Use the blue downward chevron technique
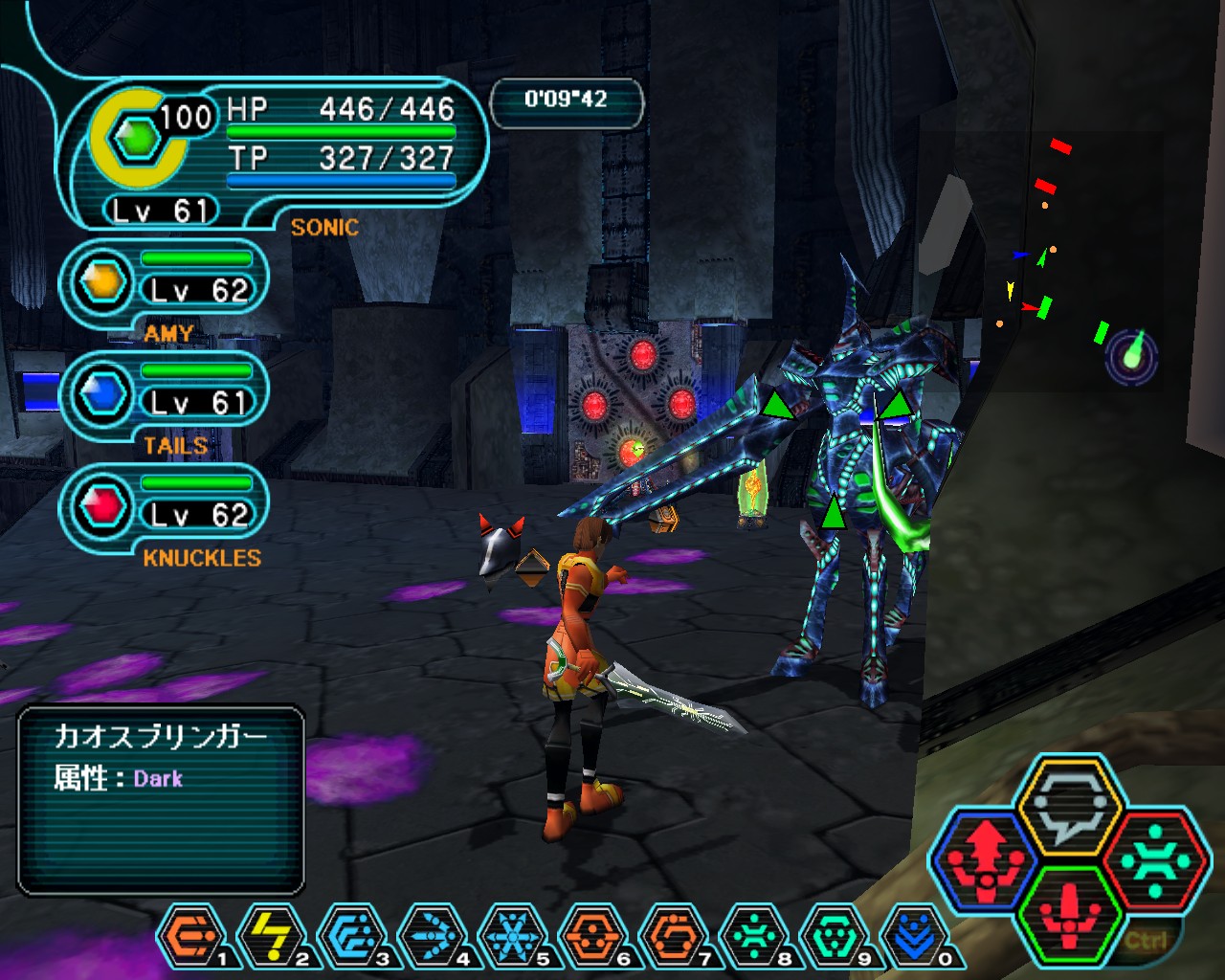Image resolution: width=1225 pixels, height=980 pixels. tap(915, 936)
